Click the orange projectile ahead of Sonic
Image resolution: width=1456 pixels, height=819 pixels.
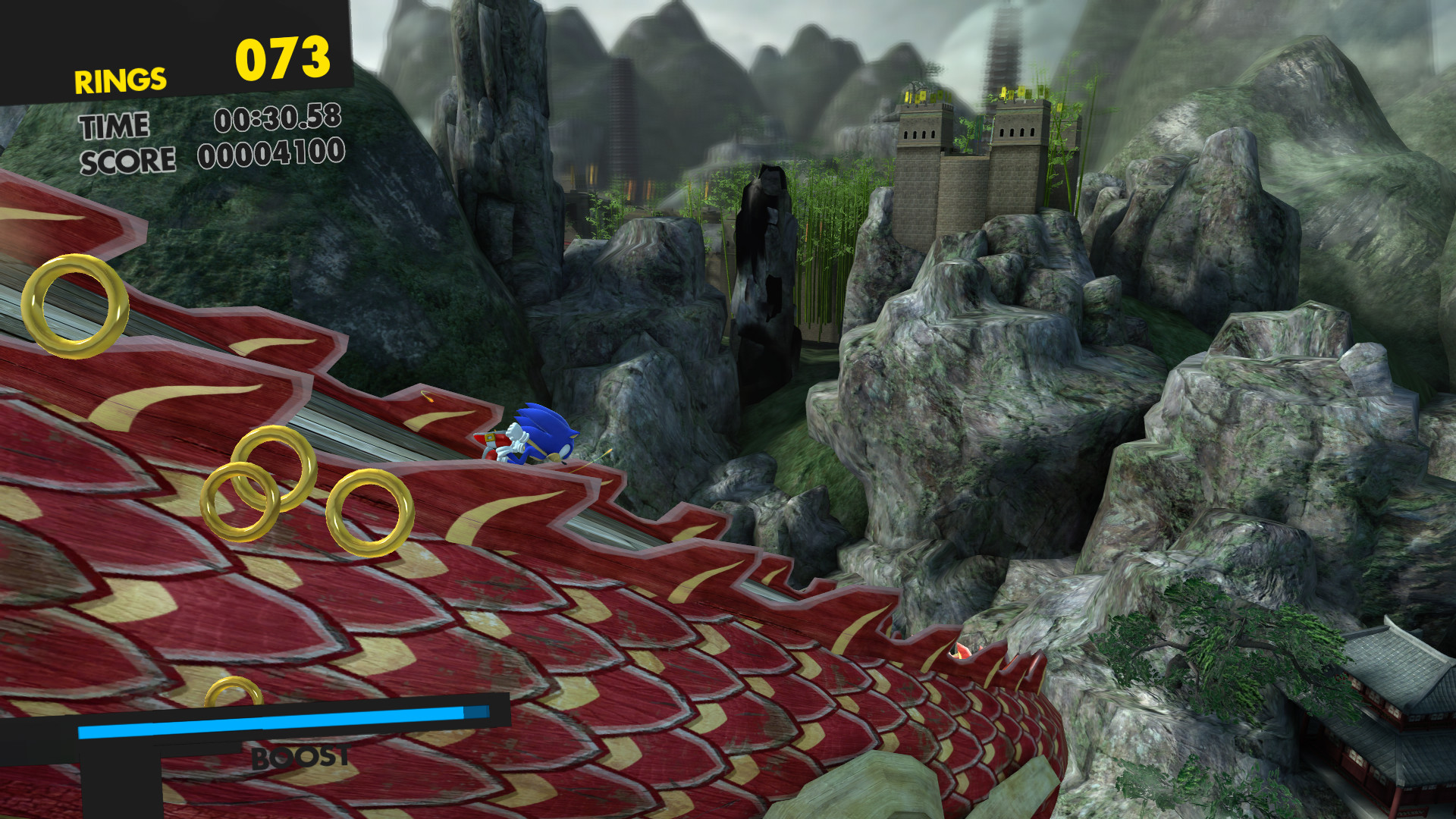pos(430,400)
